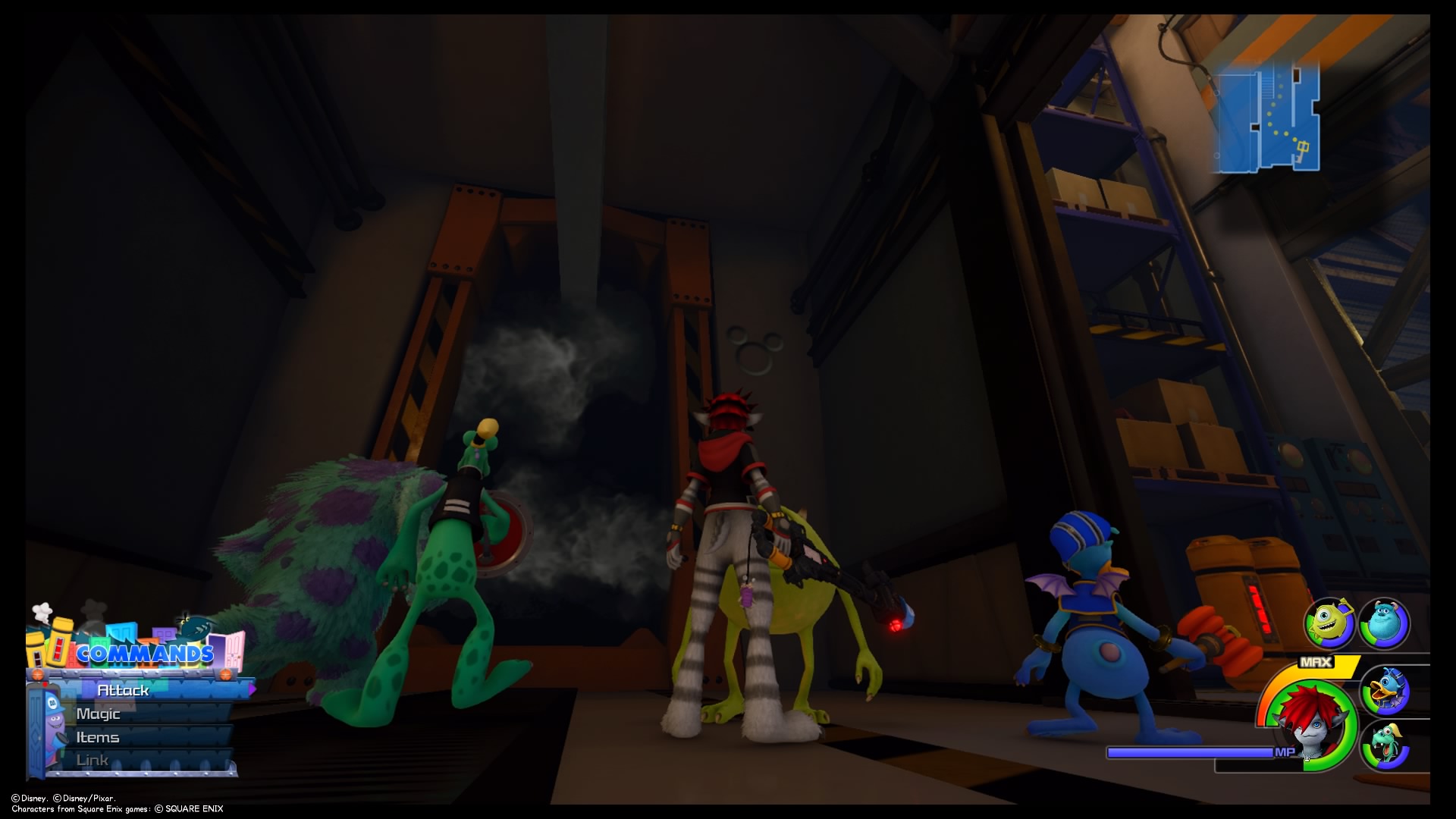The image size is (1456, 819).
Task: Open the Magic command menu
Action: (x=99, y=714)
